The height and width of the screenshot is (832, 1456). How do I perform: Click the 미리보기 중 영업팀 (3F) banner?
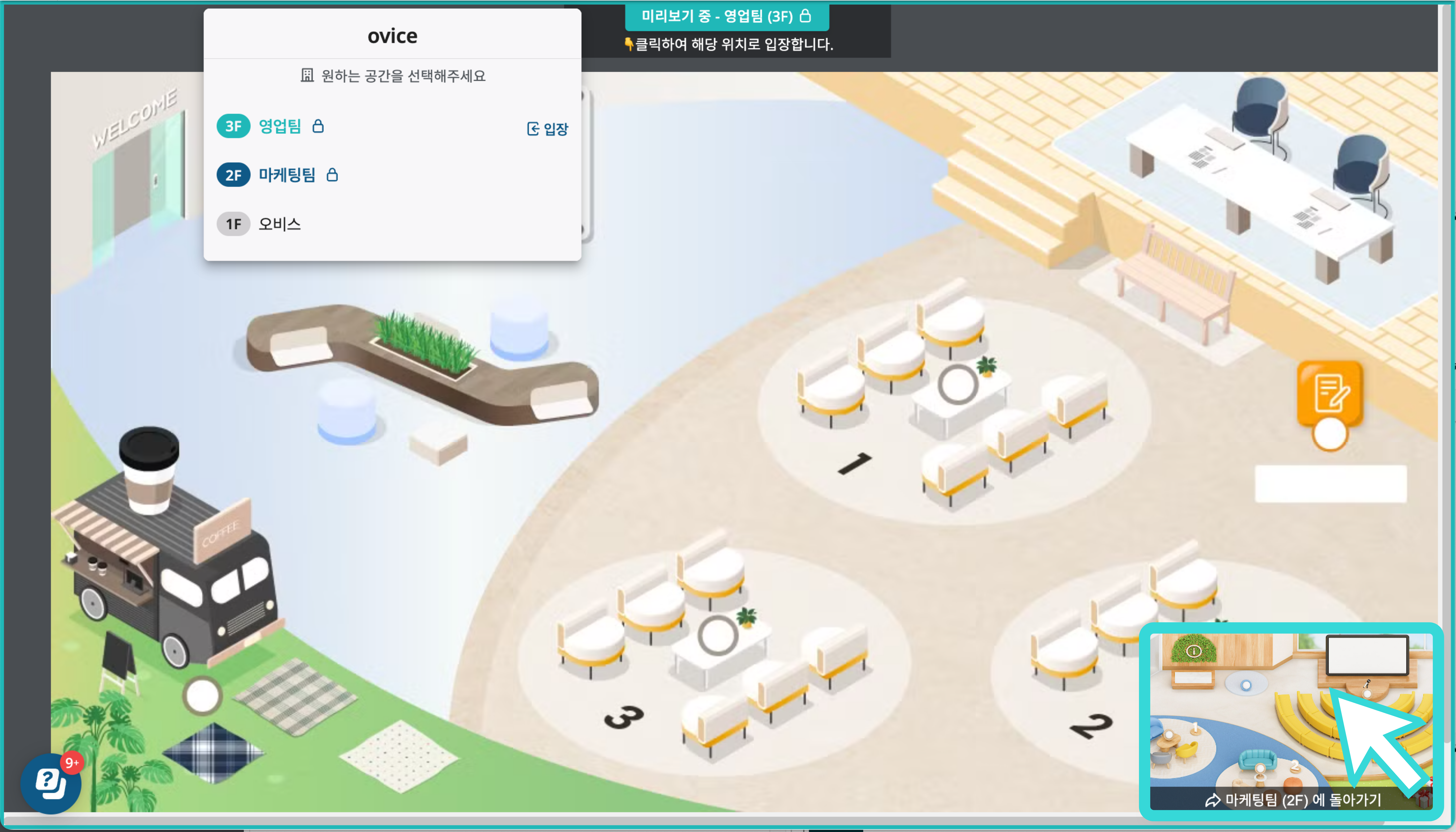coord(726,17)
